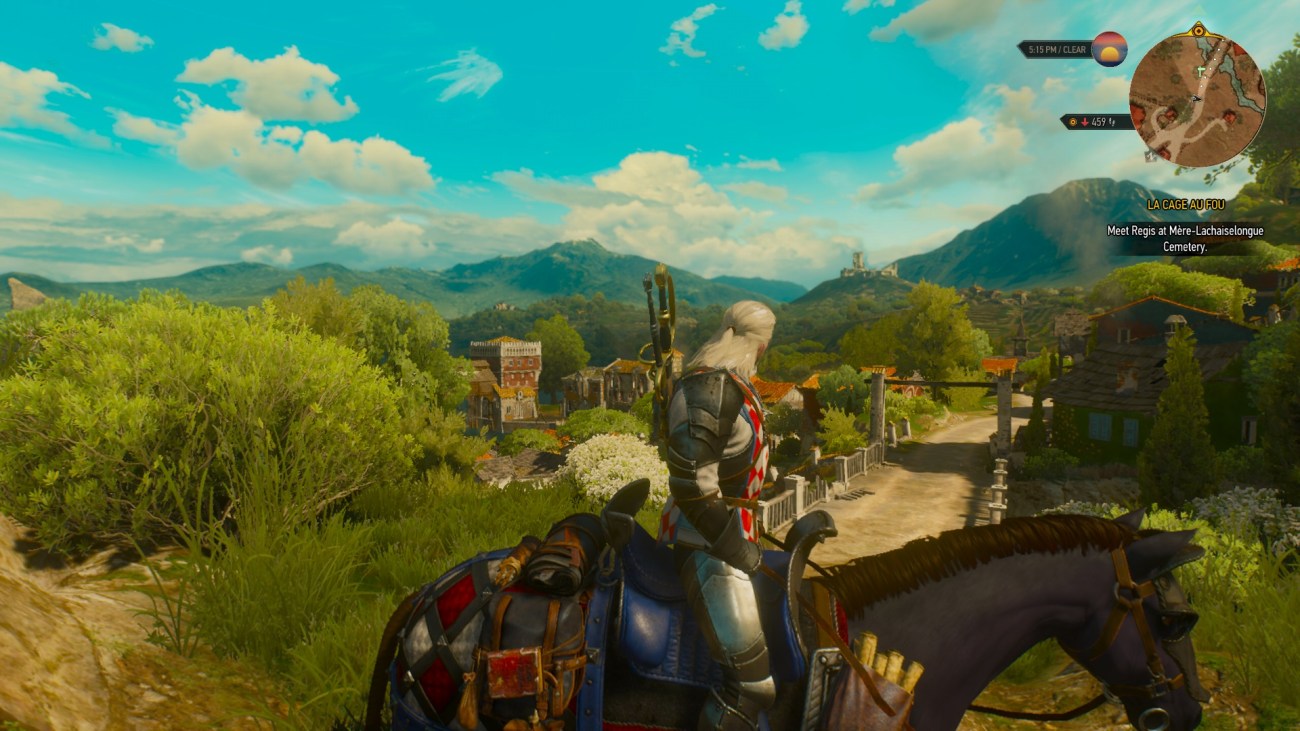Viewport: 1300px width, 731px height.
Task: Select the red objective distance arrow
Action: pos(1085,121)
